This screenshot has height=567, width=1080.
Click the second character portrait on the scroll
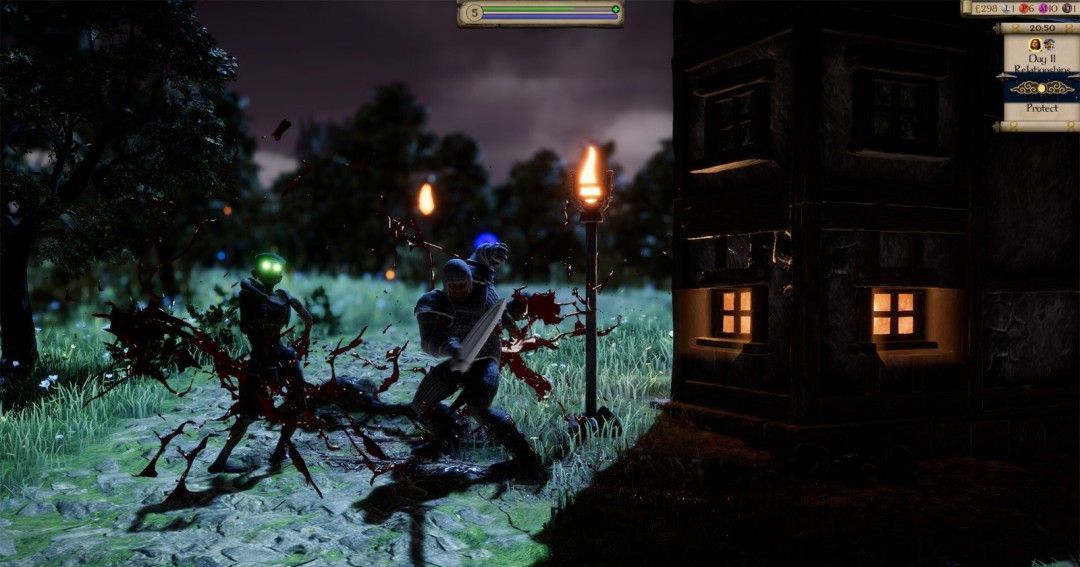point(1049,45)
